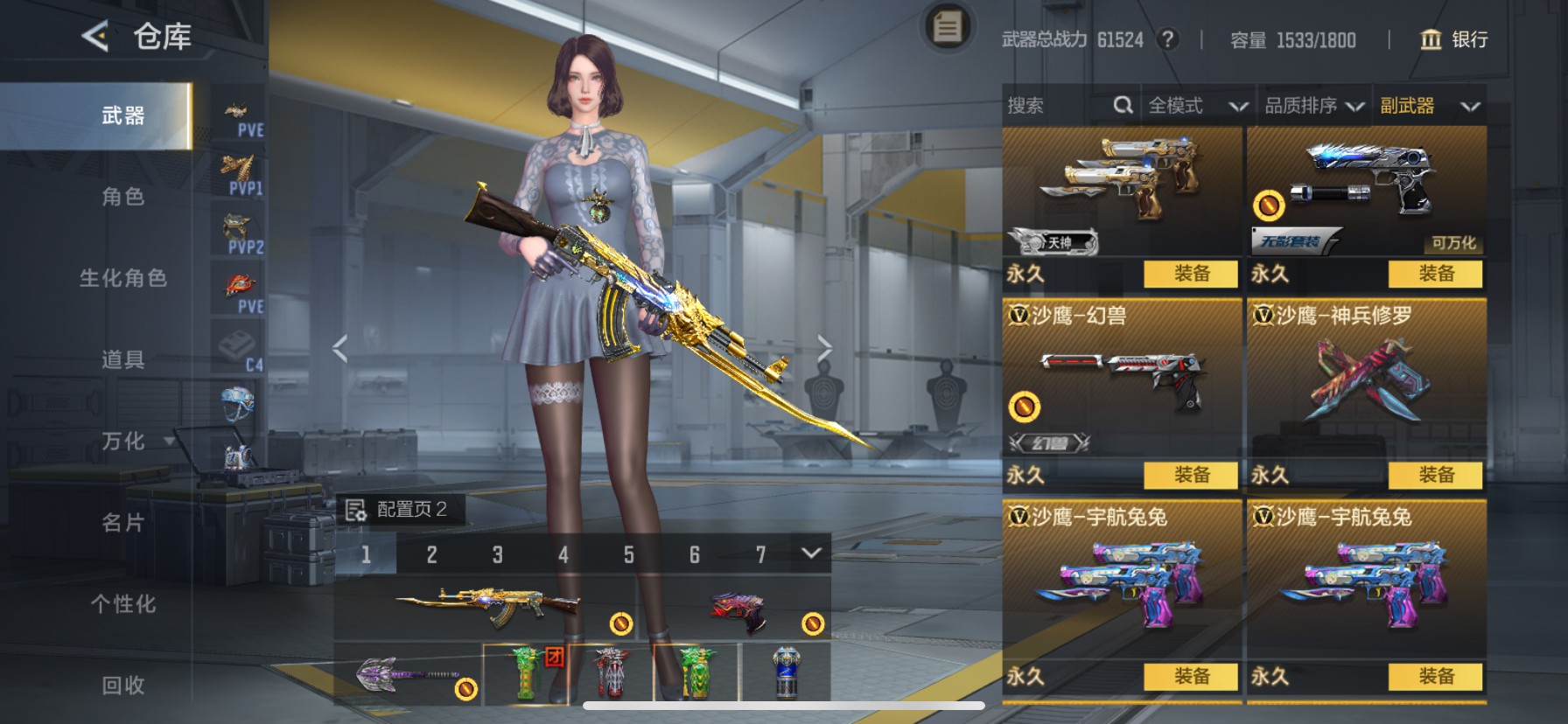Open the 配置页 2 loadout page
This screenshot has width=1568, height=724.
tap(399, 509)
